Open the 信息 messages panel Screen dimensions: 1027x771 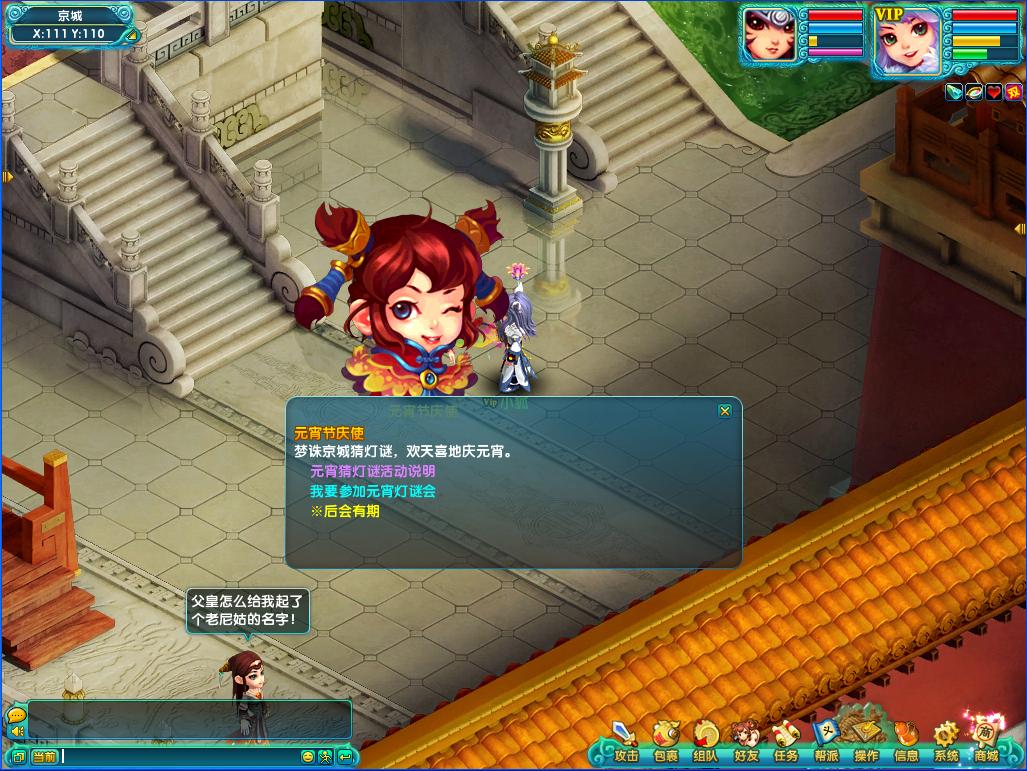pos(906,742)
